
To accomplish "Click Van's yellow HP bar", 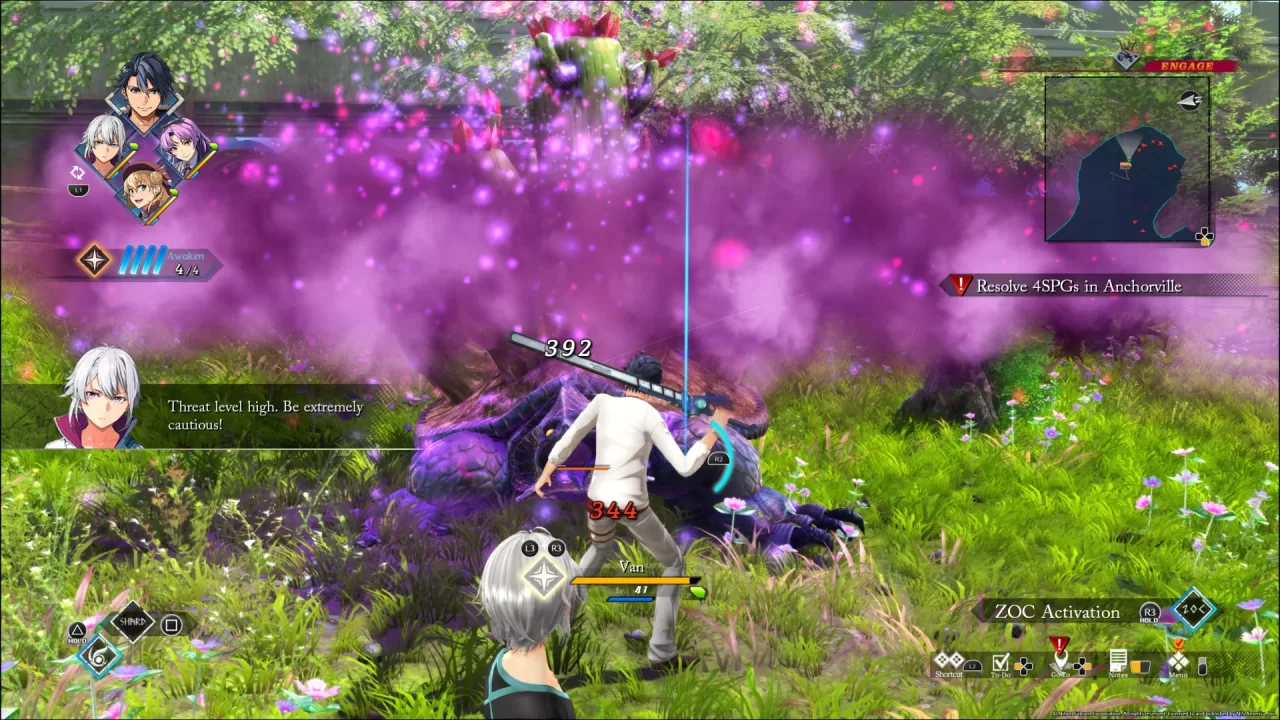I will pos(630,581).
